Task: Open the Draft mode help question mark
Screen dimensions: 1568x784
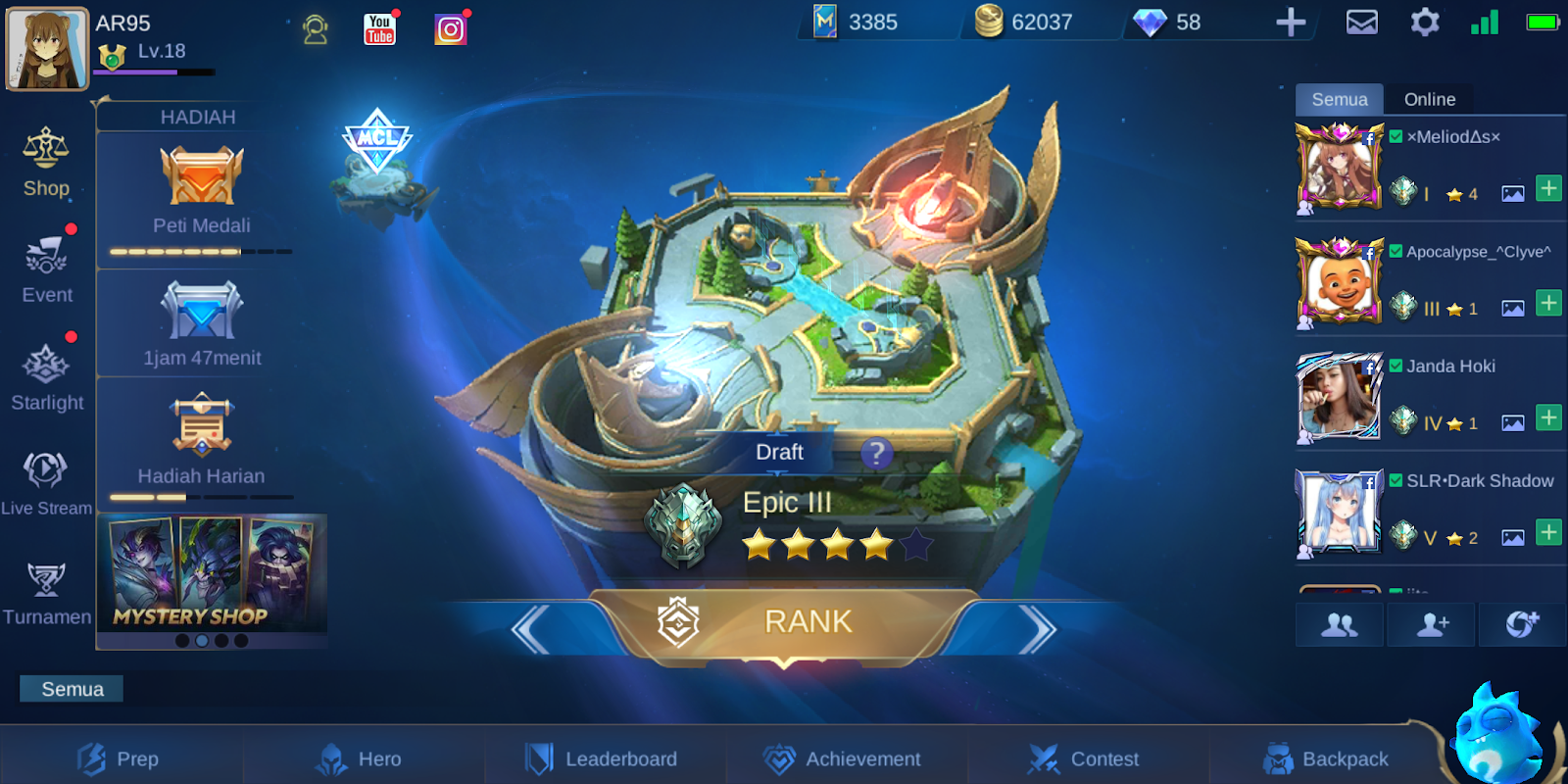Action: pos(875,454)
